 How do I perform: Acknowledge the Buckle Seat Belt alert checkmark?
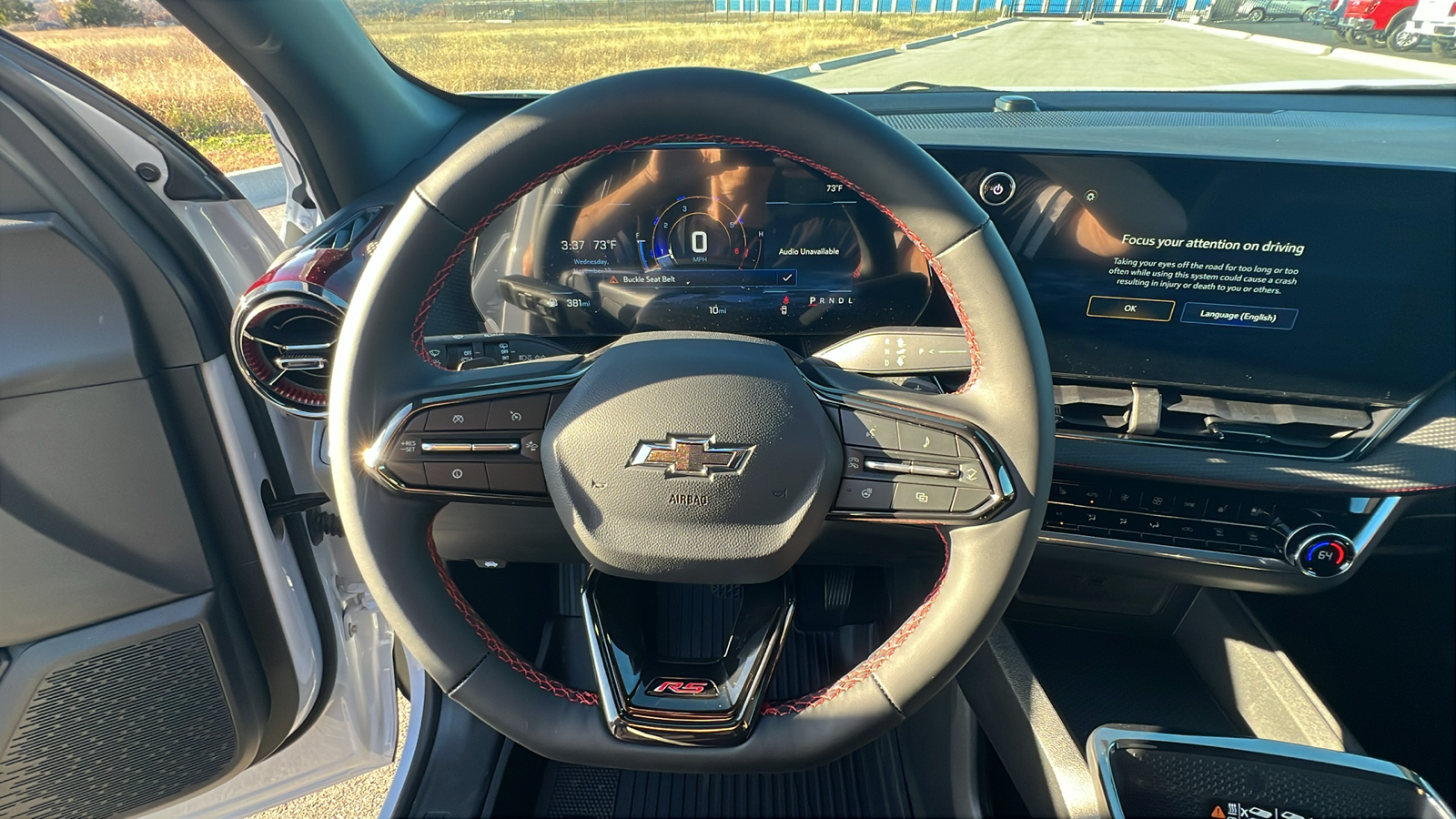788,278
